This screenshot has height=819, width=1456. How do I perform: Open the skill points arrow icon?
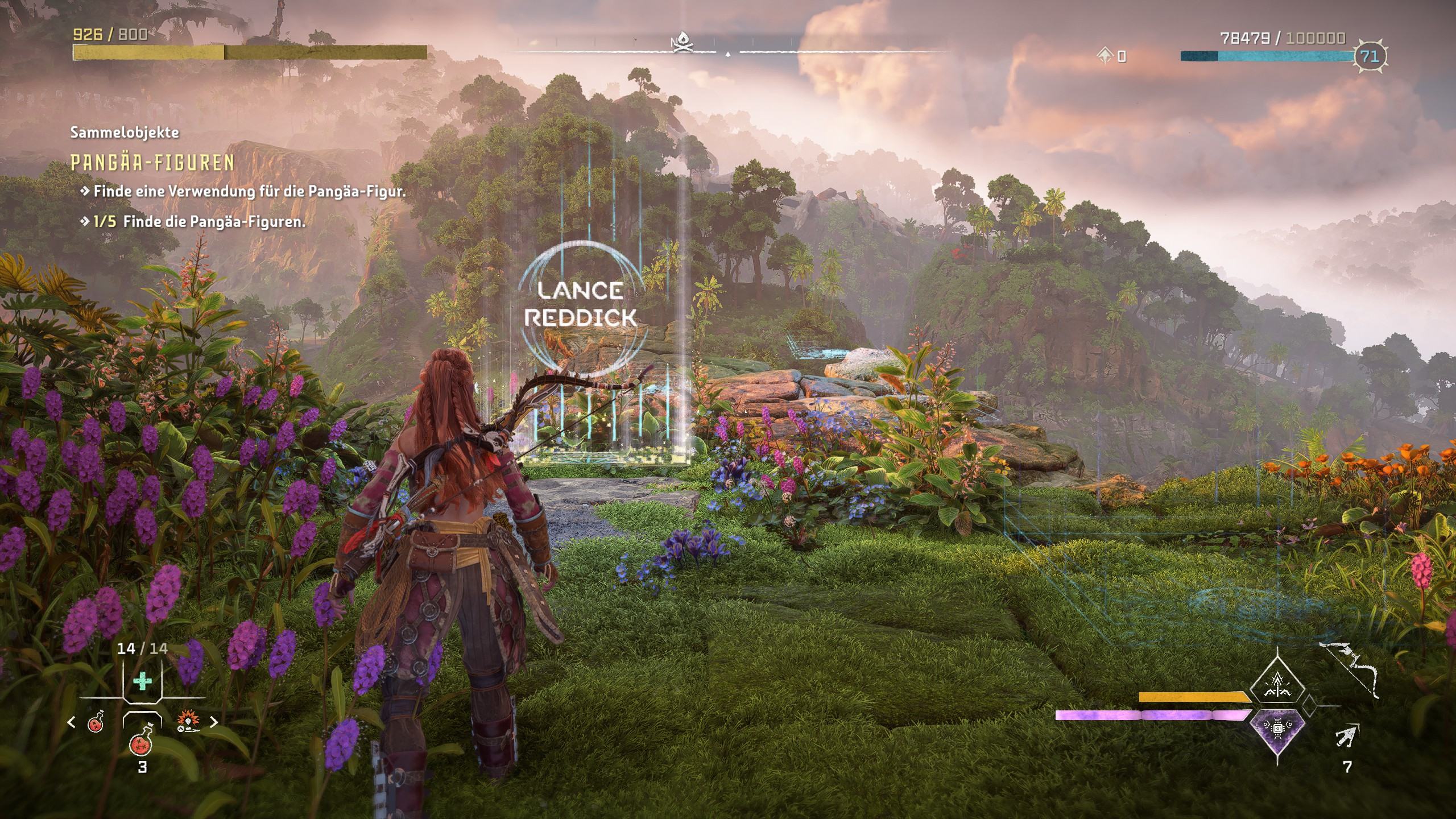(x=1106, y=55)
